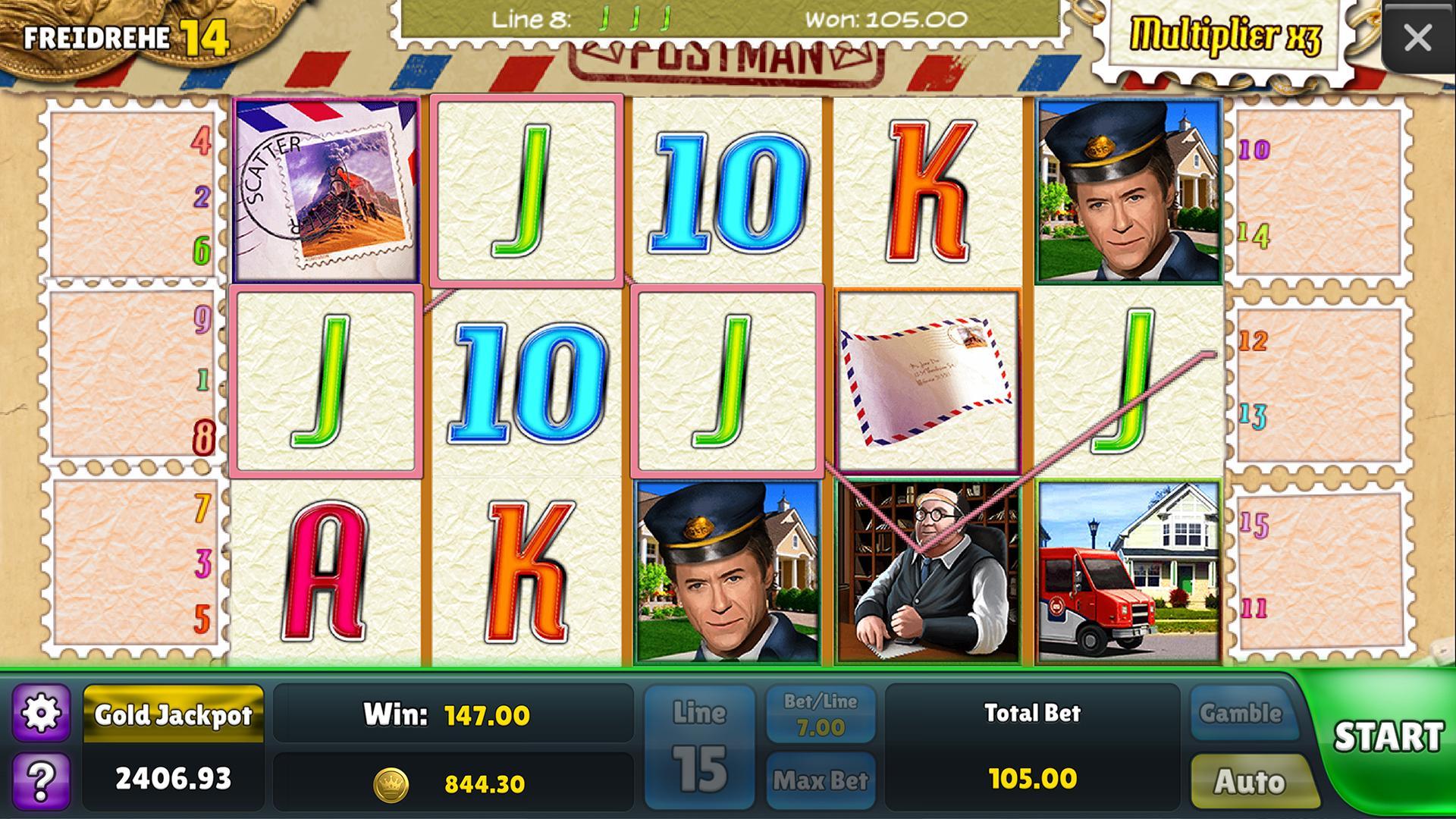Viewport: 1456px width, 819px height.
Task: Click the airmail envelope symbol
Action: [x=927, y=379]
